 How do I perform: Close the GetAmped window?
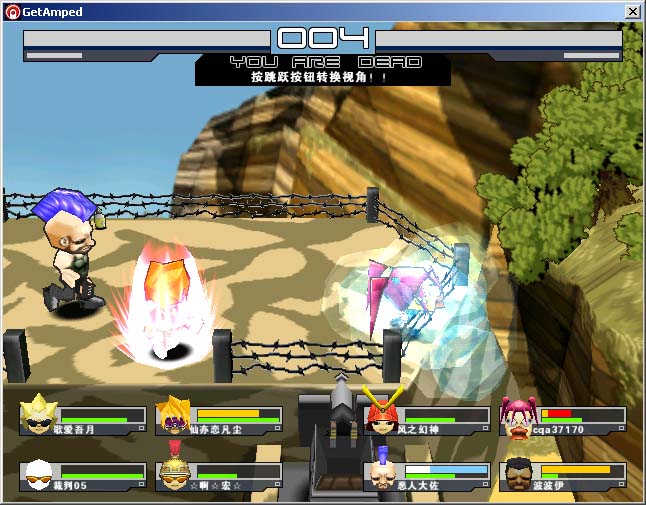click(x=632, y=11)
